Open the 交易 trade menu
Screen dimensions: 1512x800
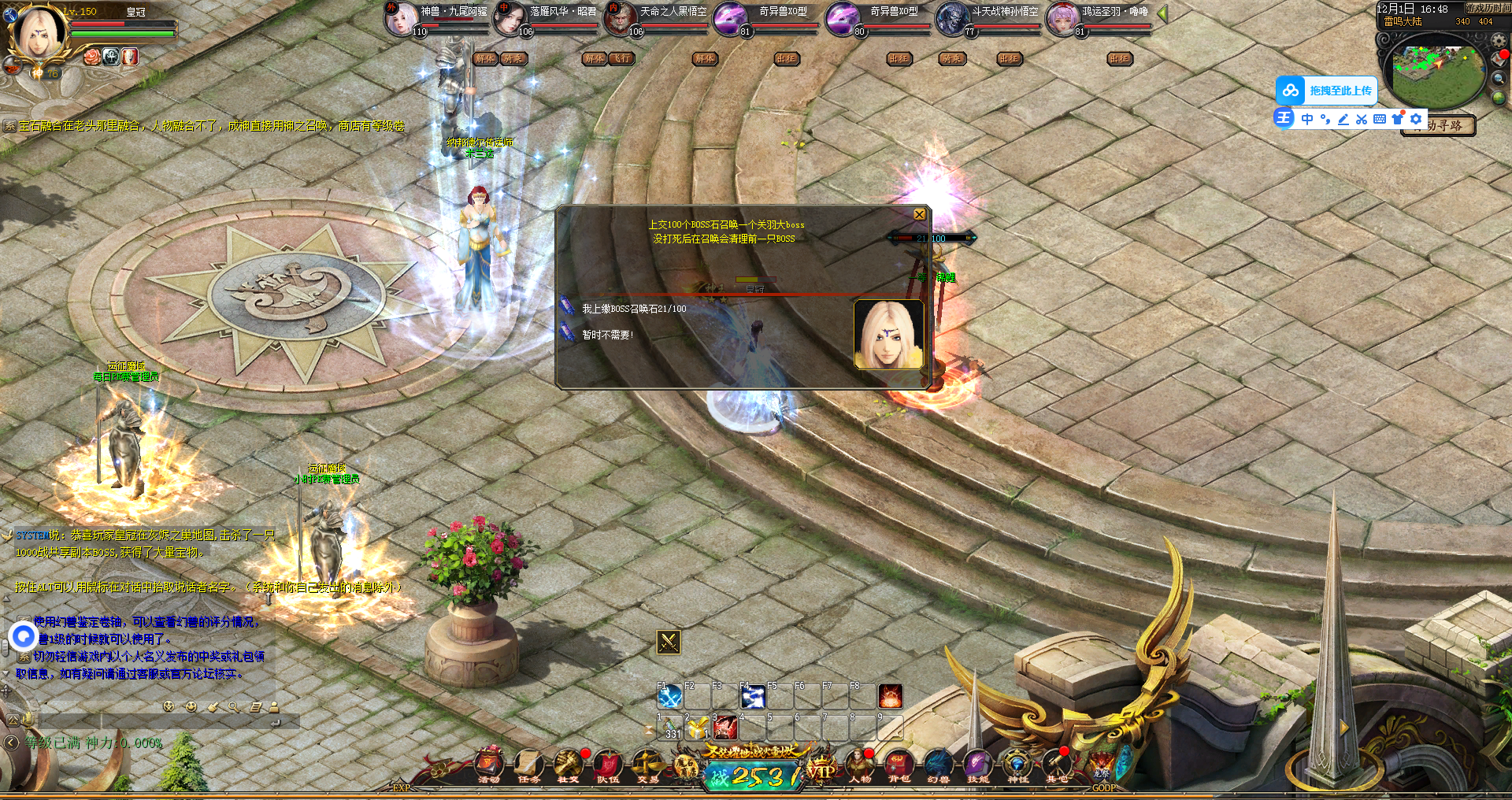[647, 765]
